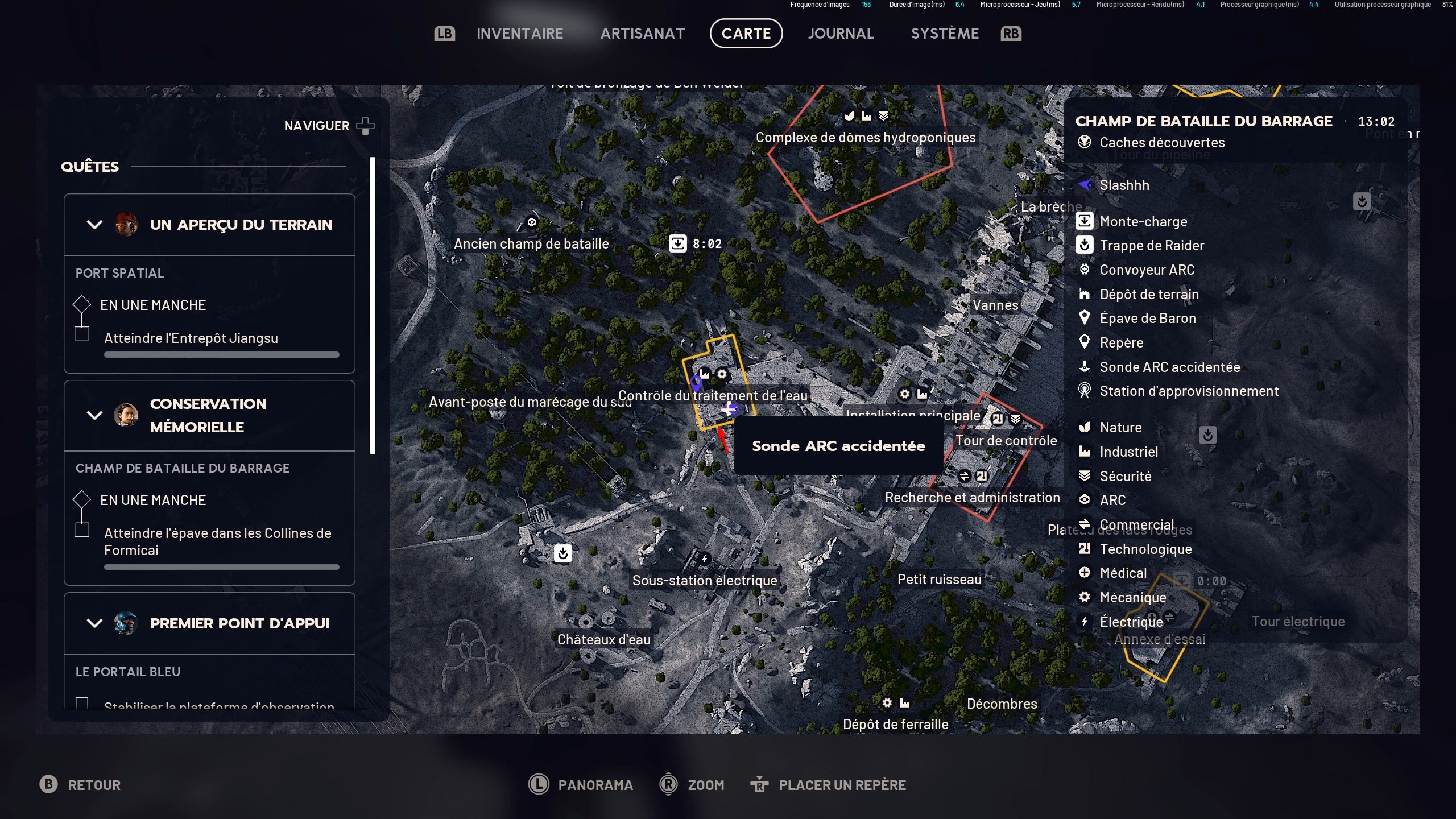Click the Entrepôt Jiangsu progress bar
The height and width of the screenshot is (819, 1456).
[x=221, y=354]
